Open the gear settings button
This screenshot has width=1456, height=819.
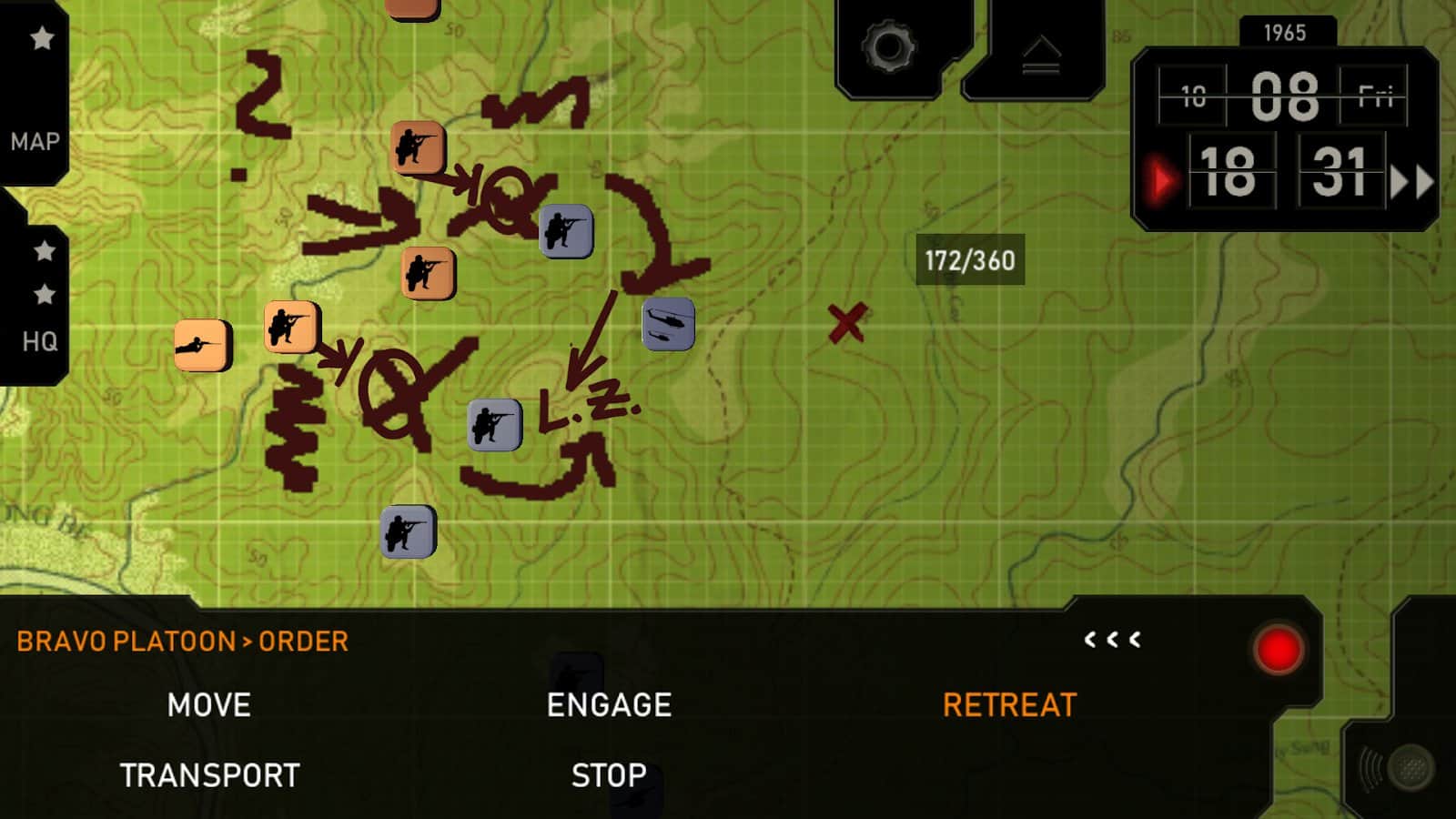(x=889, y=47)
